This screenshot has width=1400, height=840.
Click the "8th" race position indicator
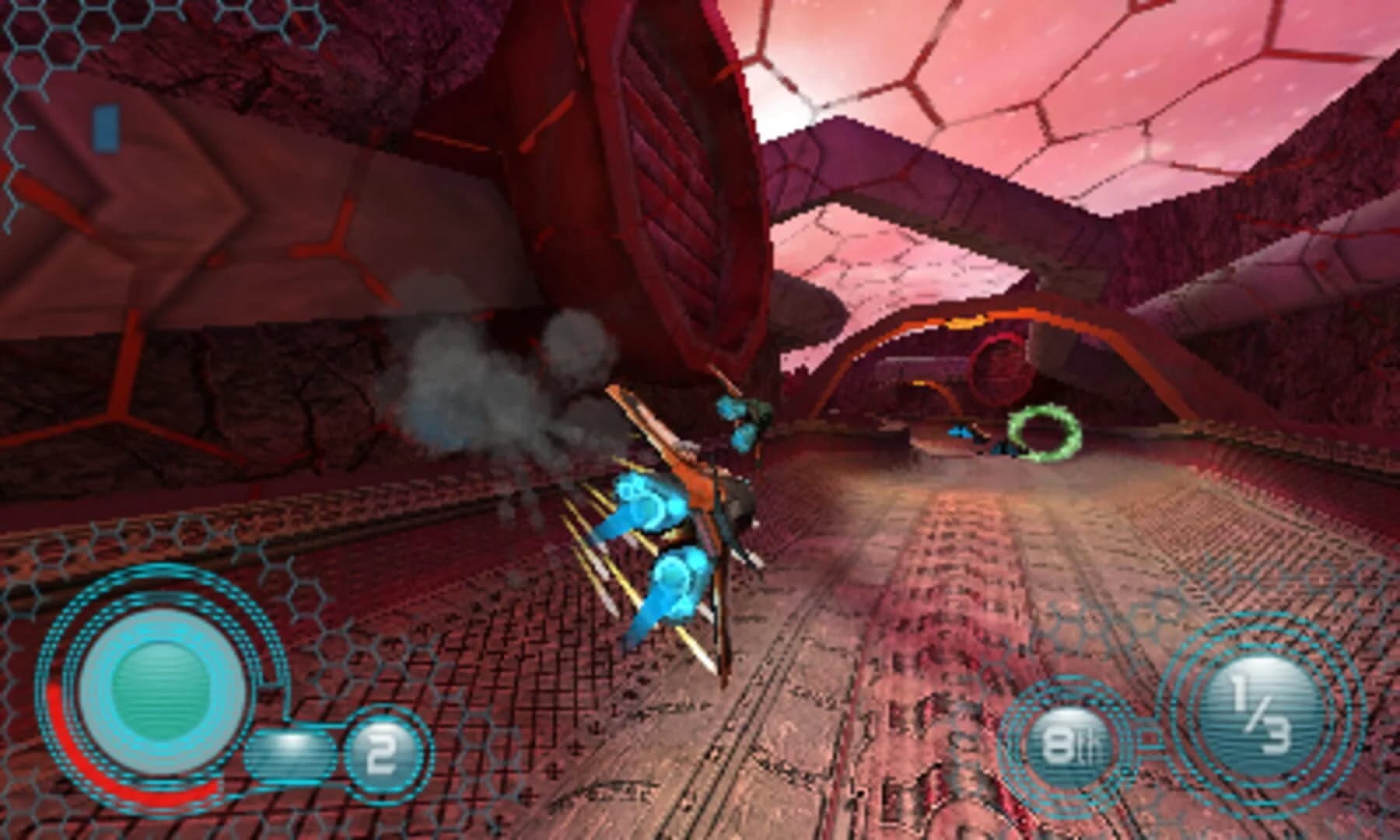click(x=1073, y=743)
